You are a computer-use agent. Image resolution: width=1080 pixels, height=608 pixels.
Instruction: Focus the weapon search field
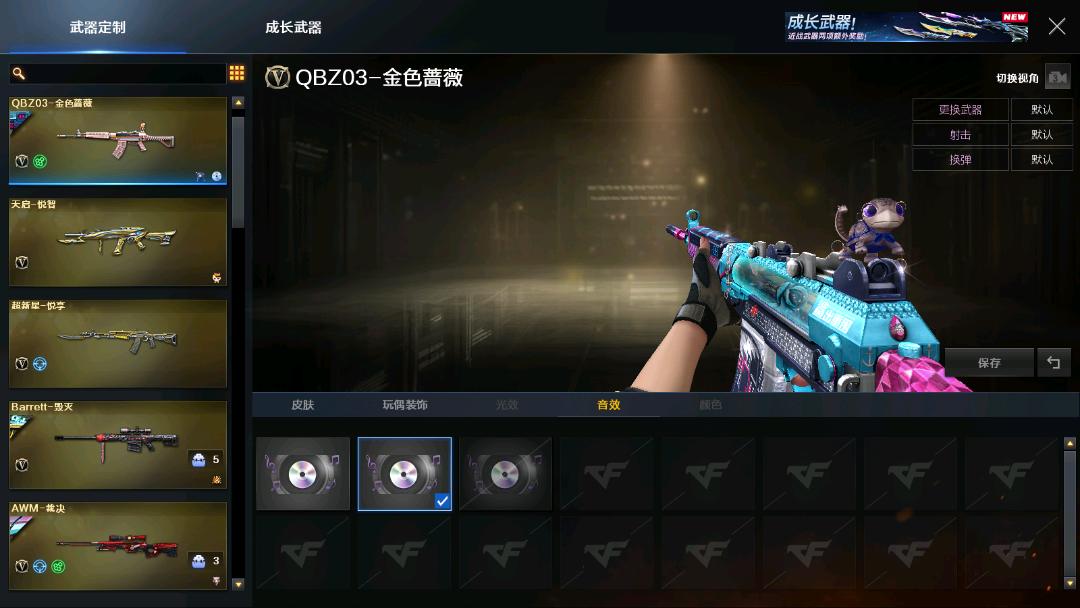click(x=120, y=73)
